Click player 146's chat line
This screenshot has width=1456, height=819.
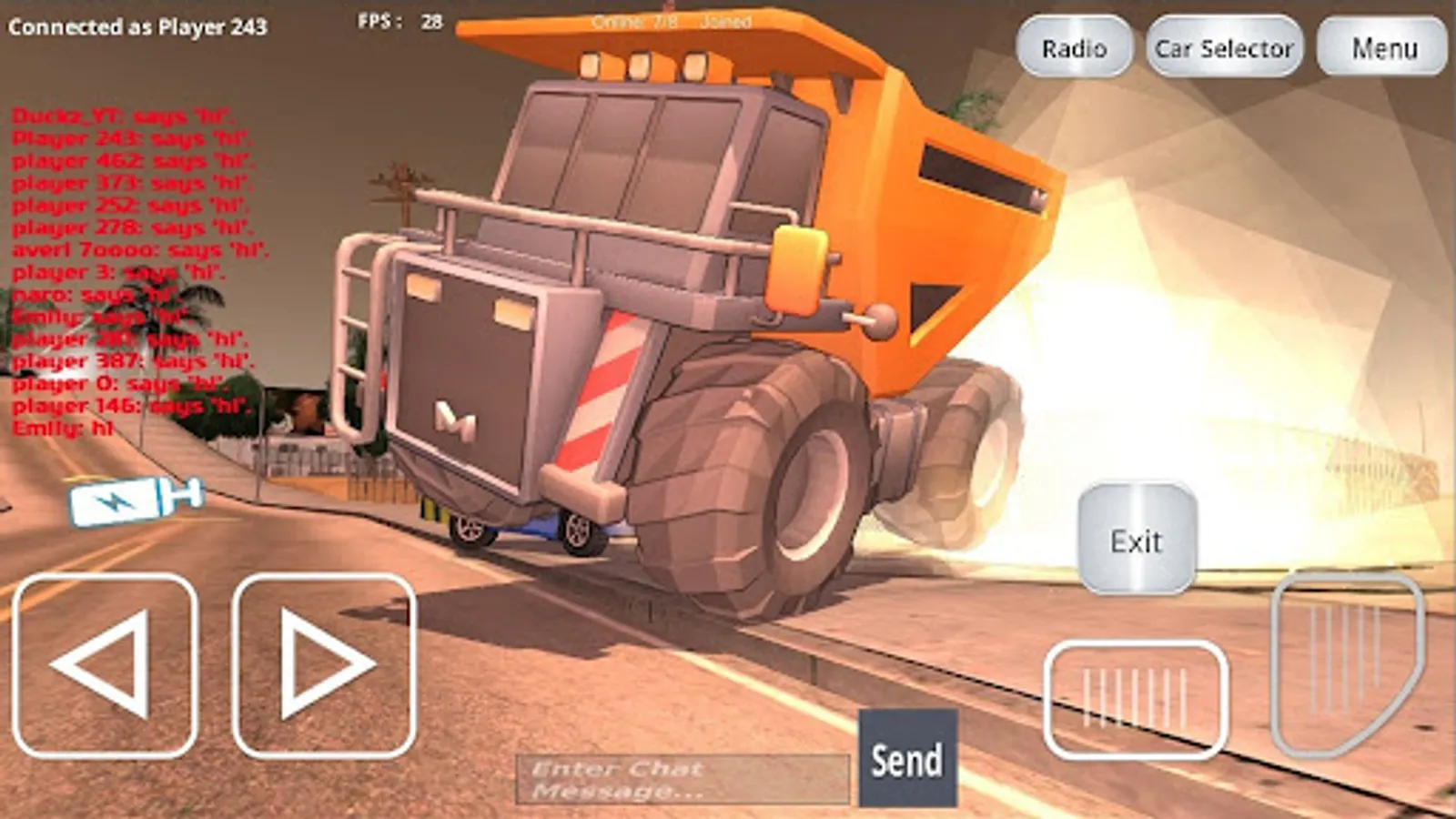point(127,404)
